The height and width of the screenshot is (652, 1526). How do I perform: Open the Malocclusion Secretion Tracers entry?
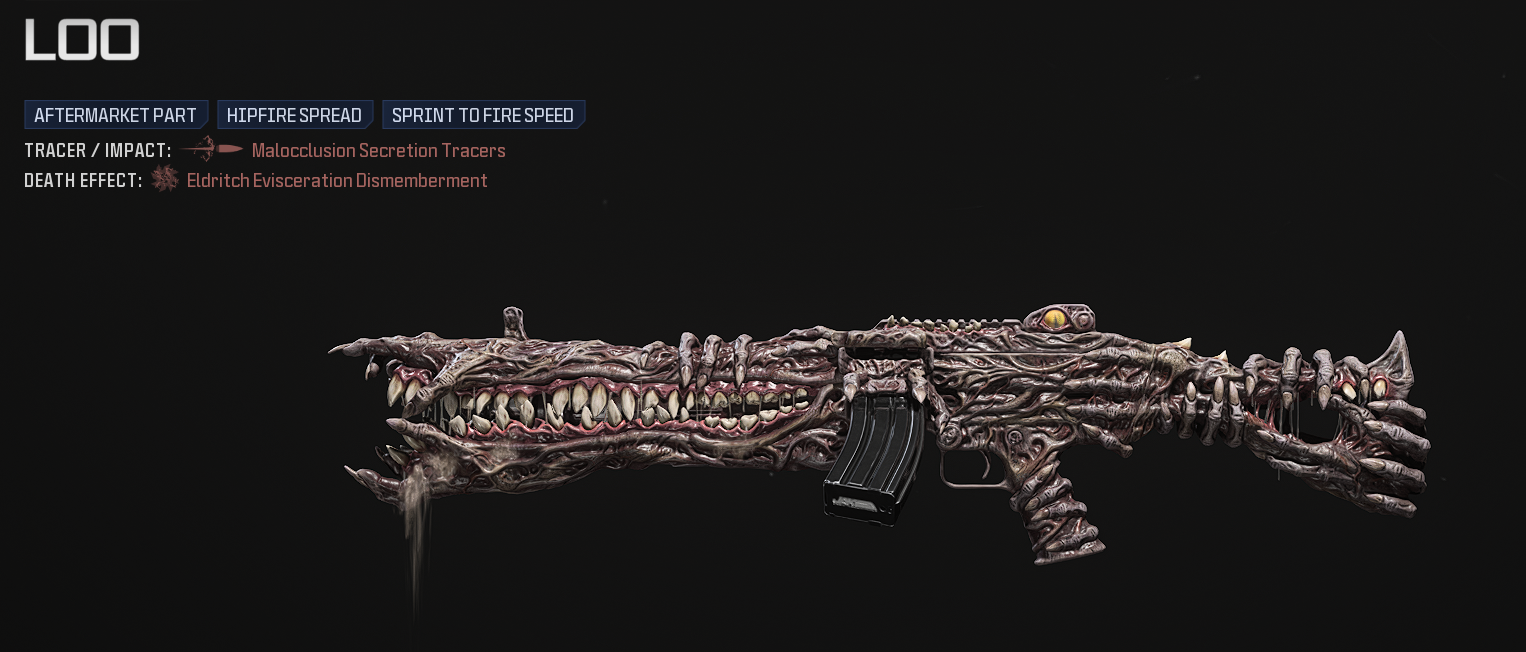378,151
